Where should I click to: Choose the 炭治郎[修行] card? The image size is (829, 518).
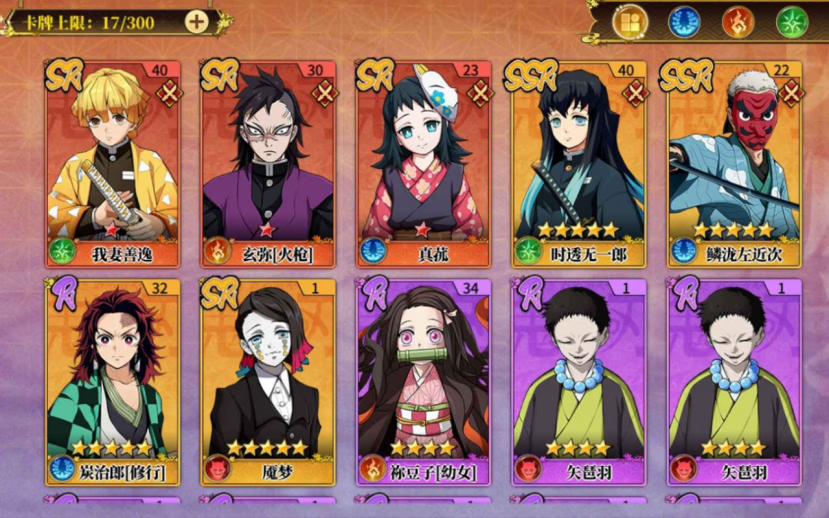112,381
